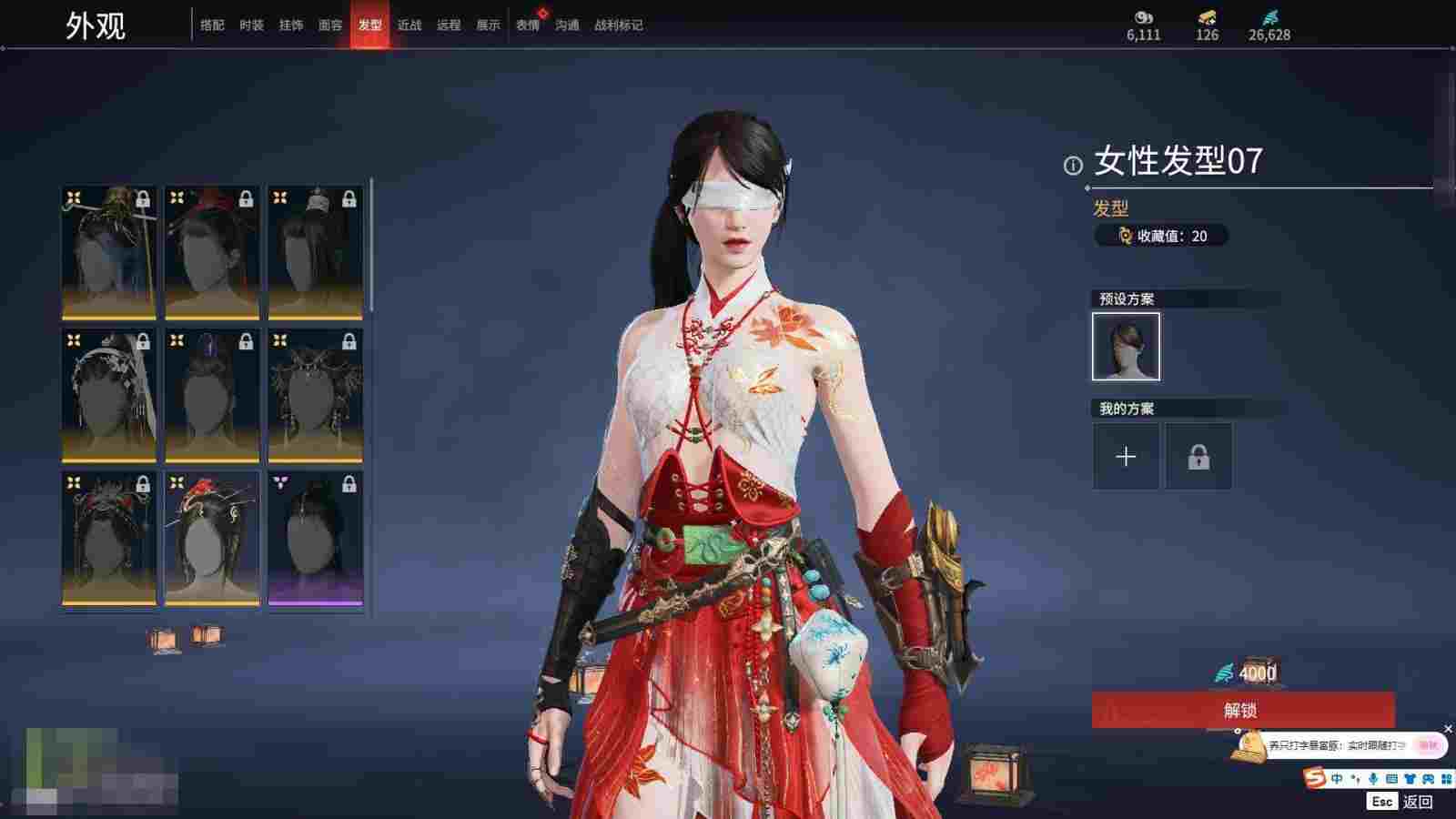The image size is (1456, 819).
Task: Select the 挂饰 tab
Action: pyautogui.click(x=291, y=25)
